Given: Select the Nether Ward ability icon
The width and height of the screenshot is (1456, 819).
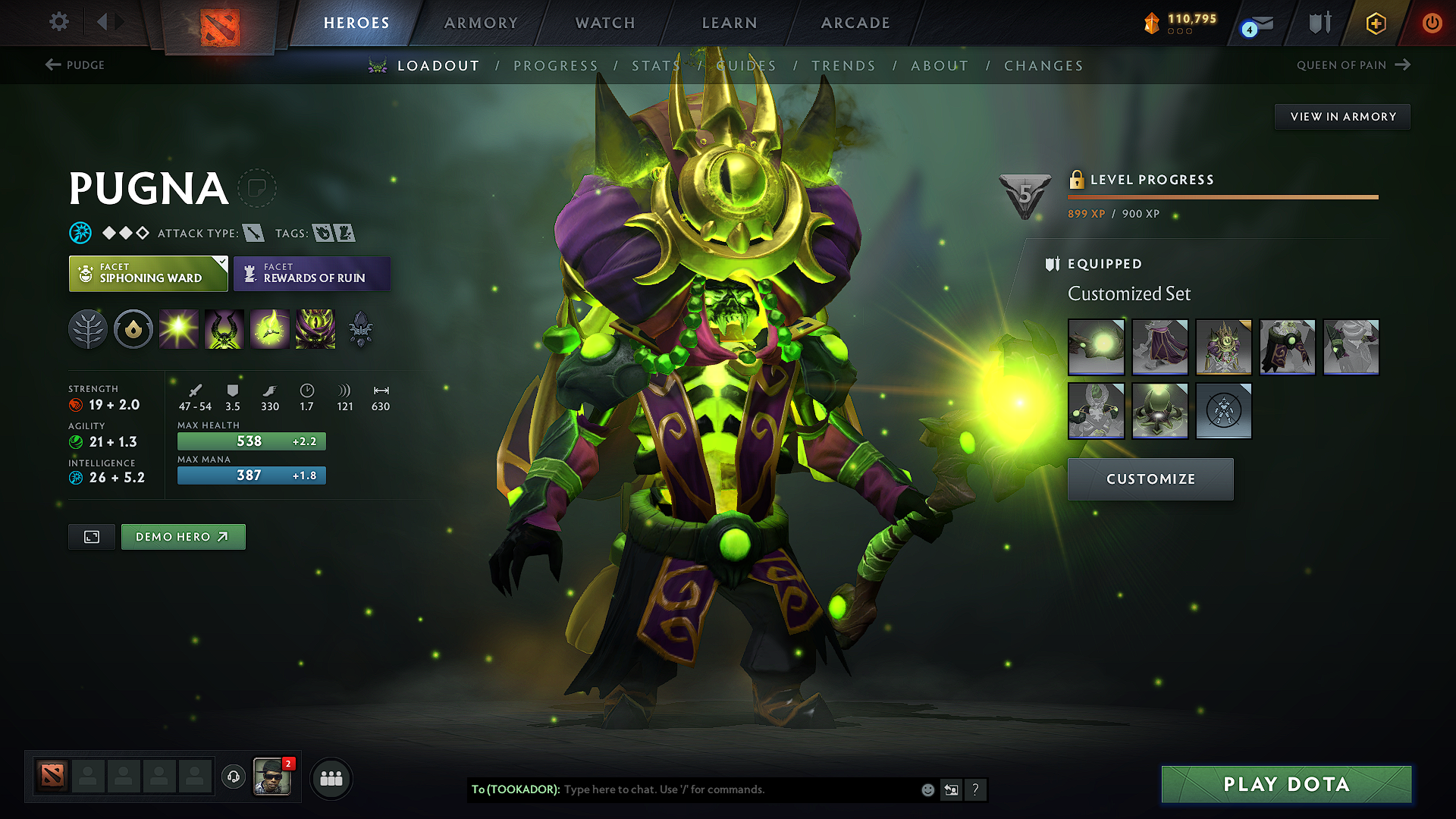Looking at the screenshot, I should 270,328.
